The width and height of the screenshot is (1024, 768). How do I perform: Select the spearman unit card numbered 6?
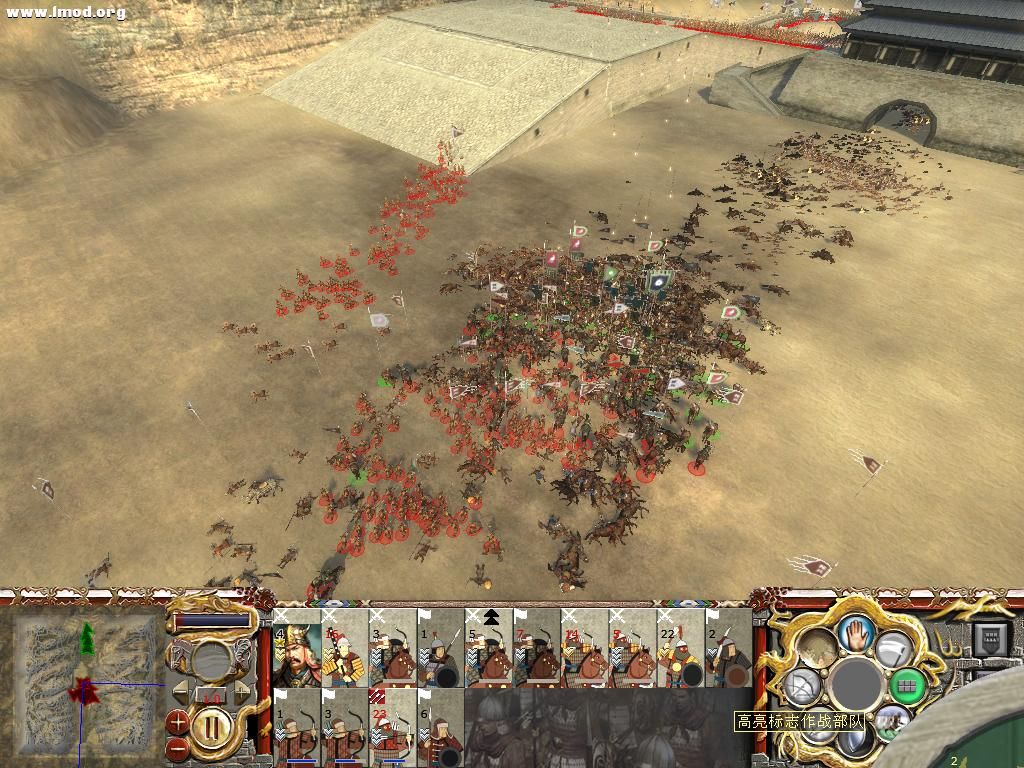click(440, 727)
